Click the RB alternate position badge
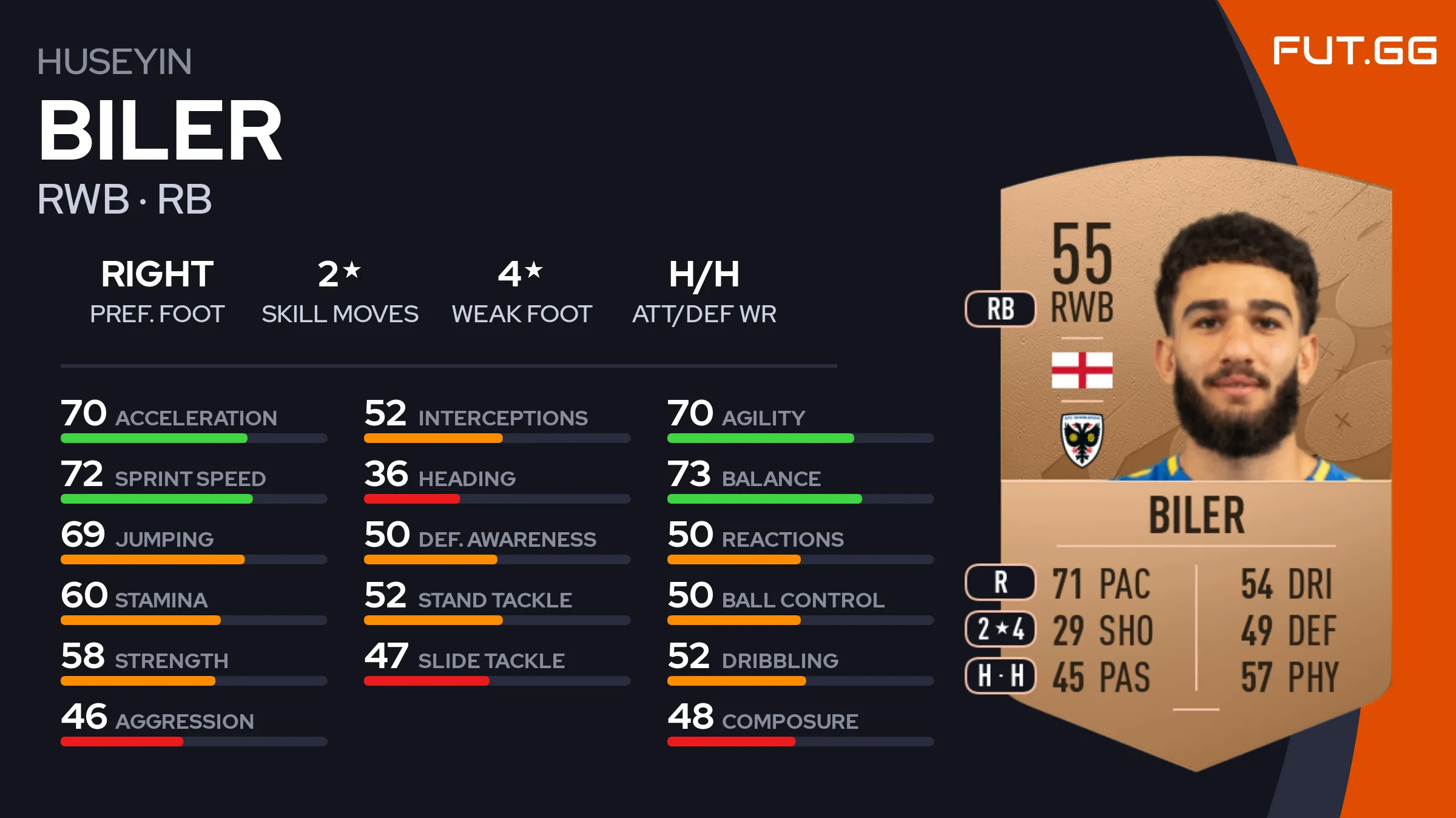The height and width of the screenshot is (818, 1456). point(1000,309)
